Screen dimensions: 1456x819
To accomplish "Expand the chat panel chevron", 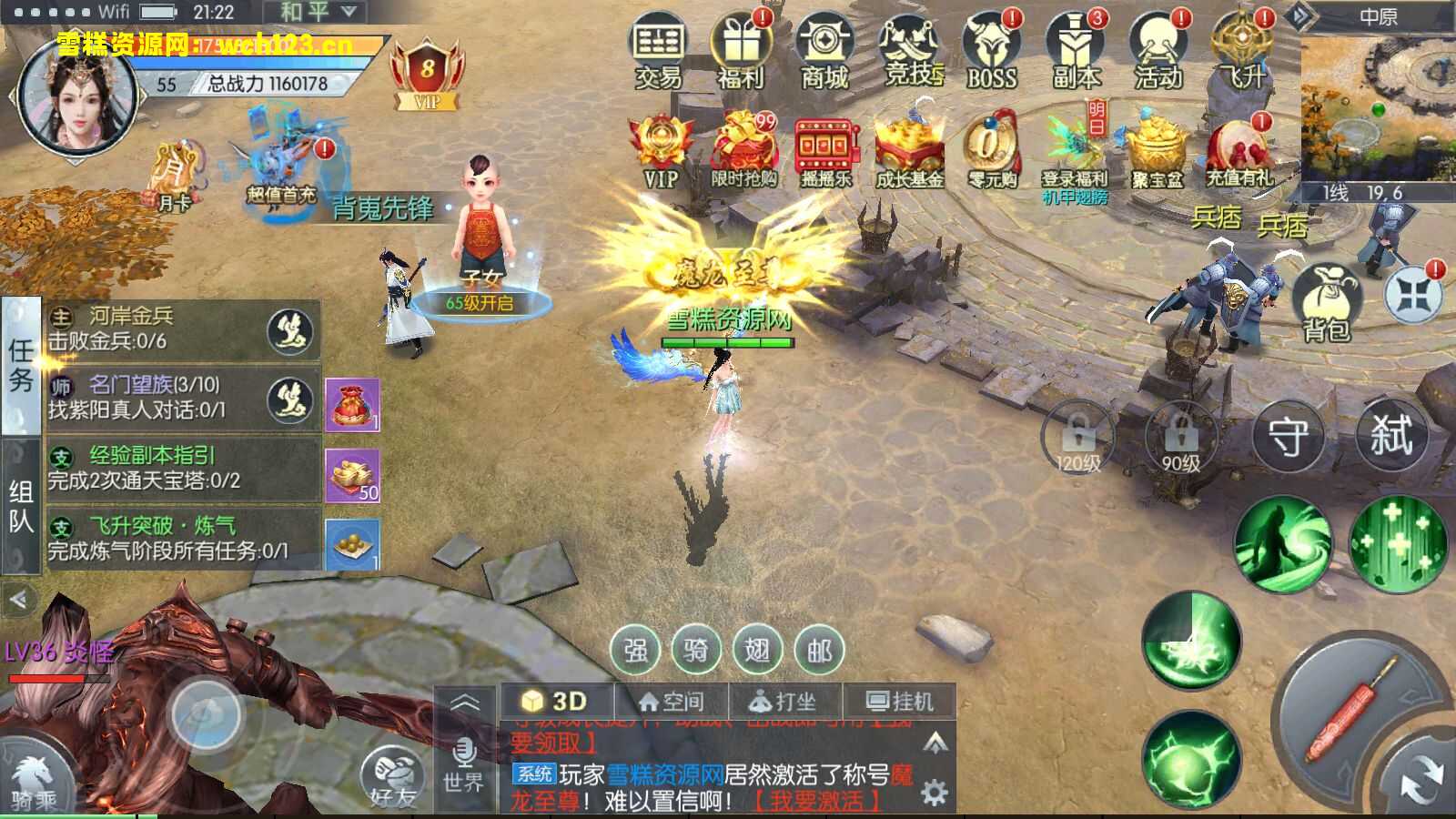I will (467, 701).
